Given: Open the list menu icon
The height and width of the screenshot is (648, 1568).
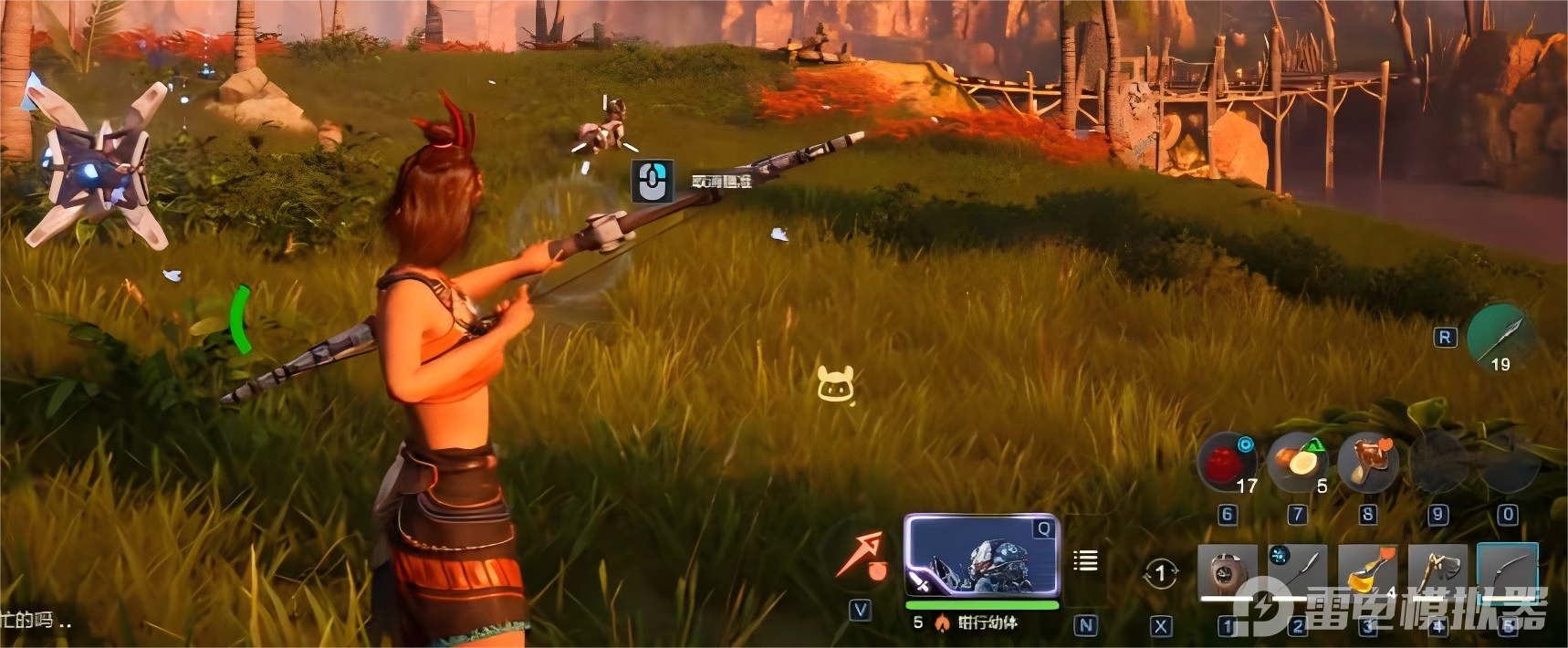Looking at the screenshot, I should (x=1085, y=560).
